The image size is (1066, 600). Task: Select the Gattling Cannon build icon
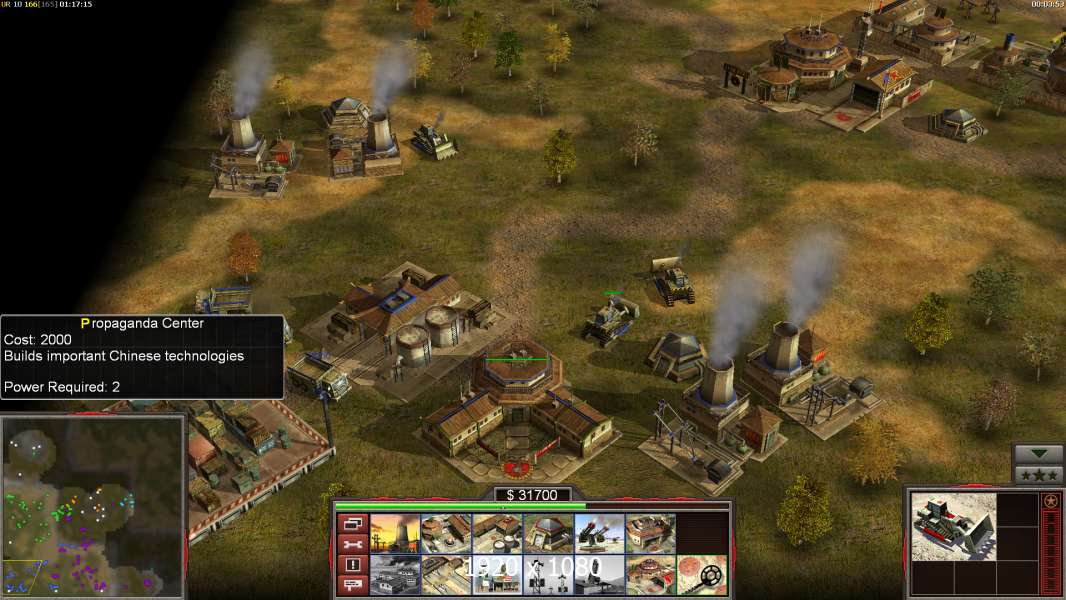click(599, 534)
